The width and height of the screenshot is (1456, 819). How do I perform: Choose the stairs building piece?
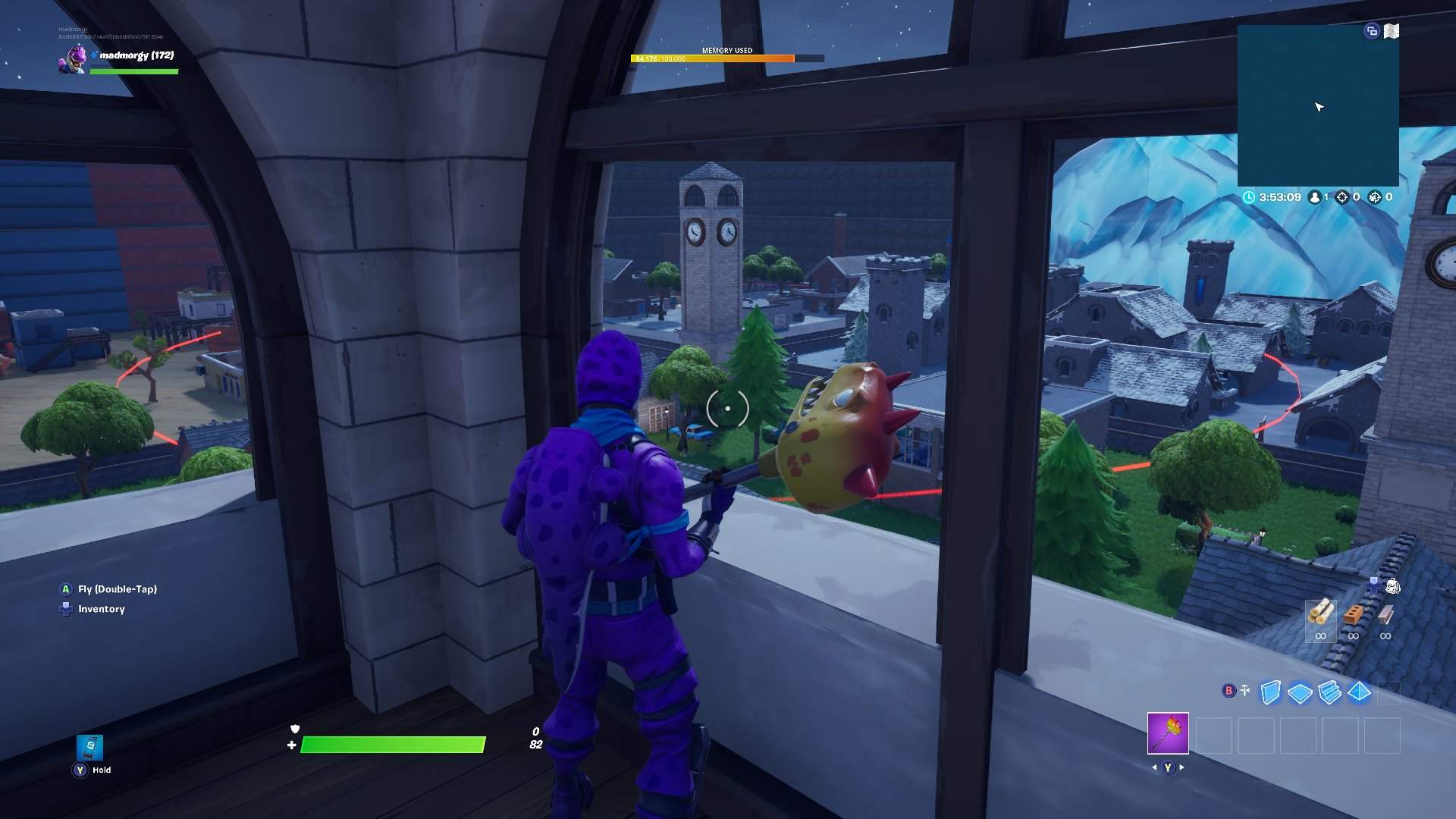(x=1329, y=692)
